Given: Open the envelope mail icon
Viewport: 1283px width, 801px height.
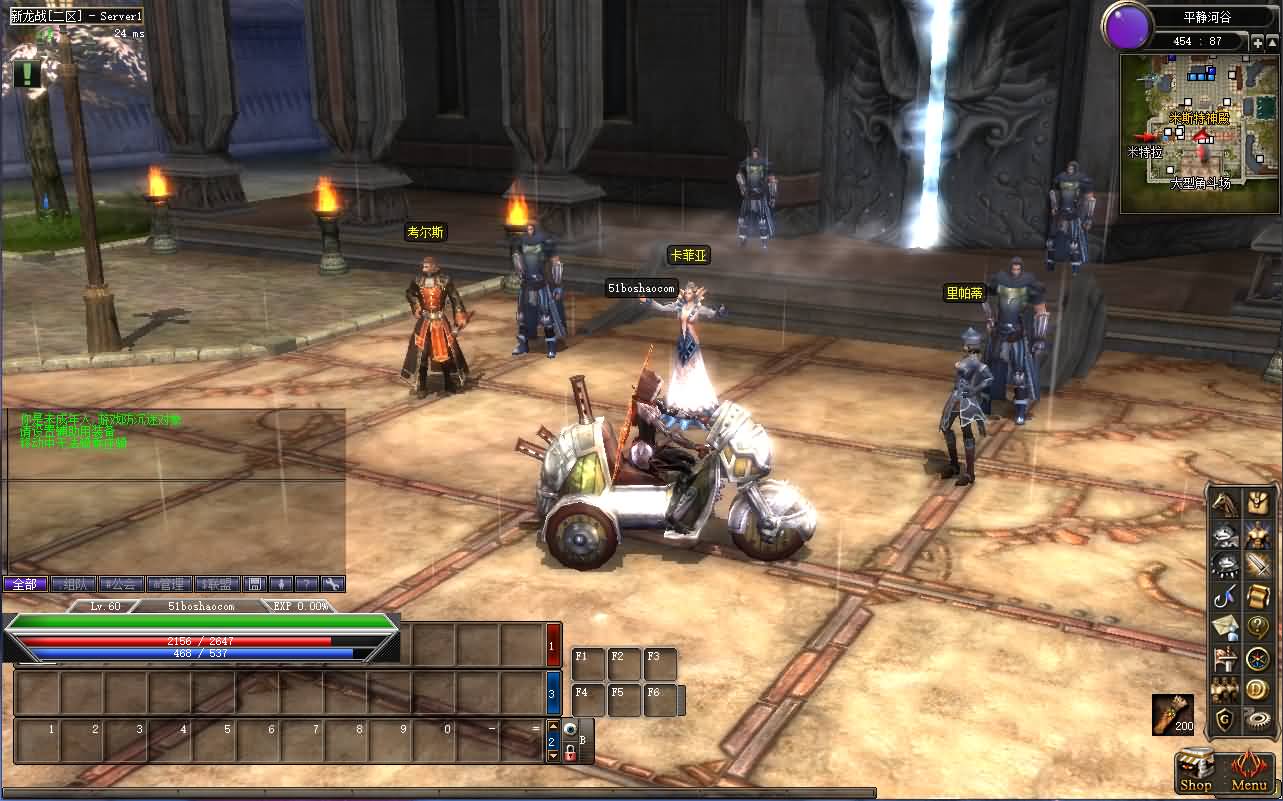Looking at the screenshot, I should coord(1225,628).
